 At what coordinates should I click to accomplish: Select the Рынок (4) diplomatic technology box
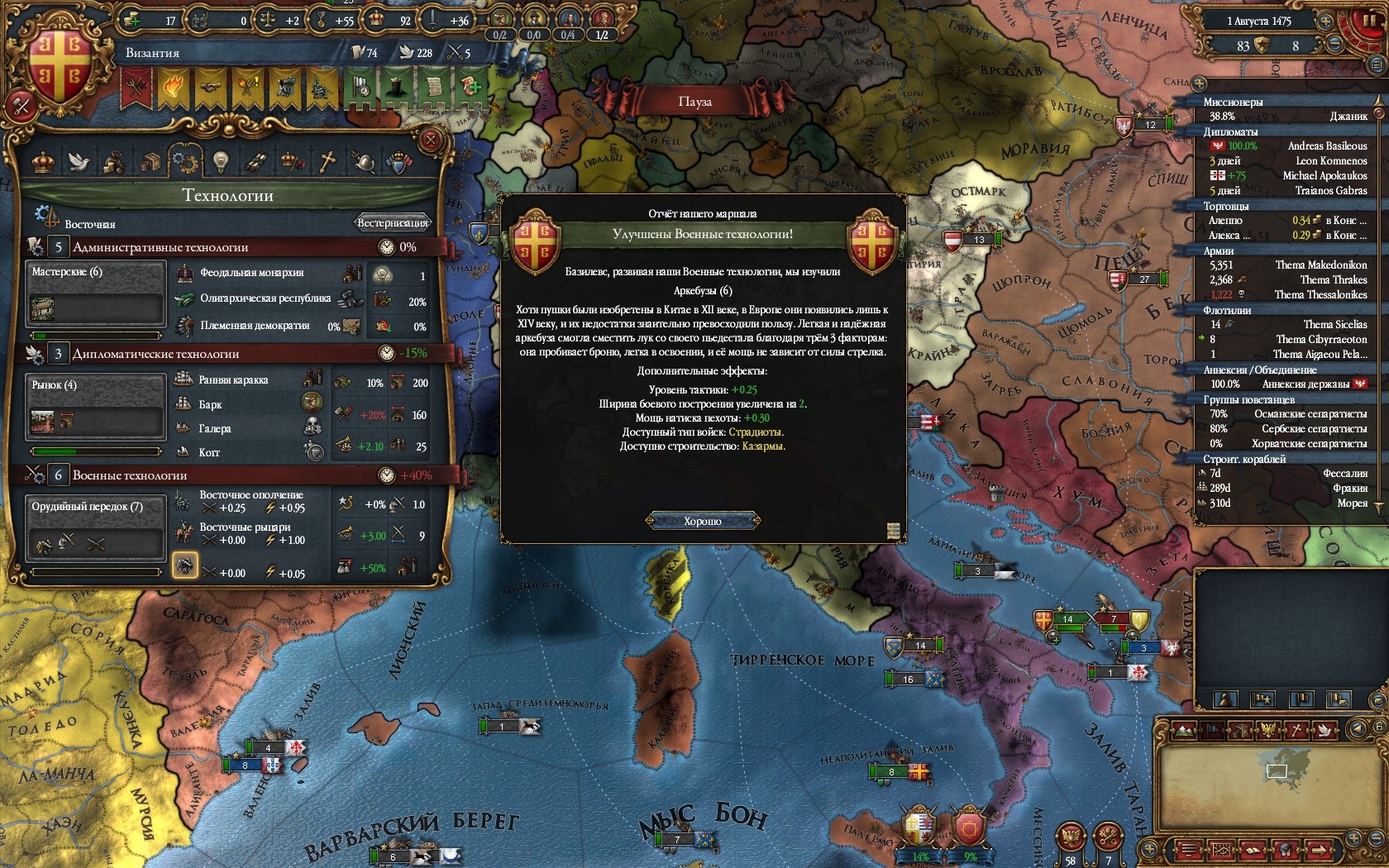pos(95,408)
